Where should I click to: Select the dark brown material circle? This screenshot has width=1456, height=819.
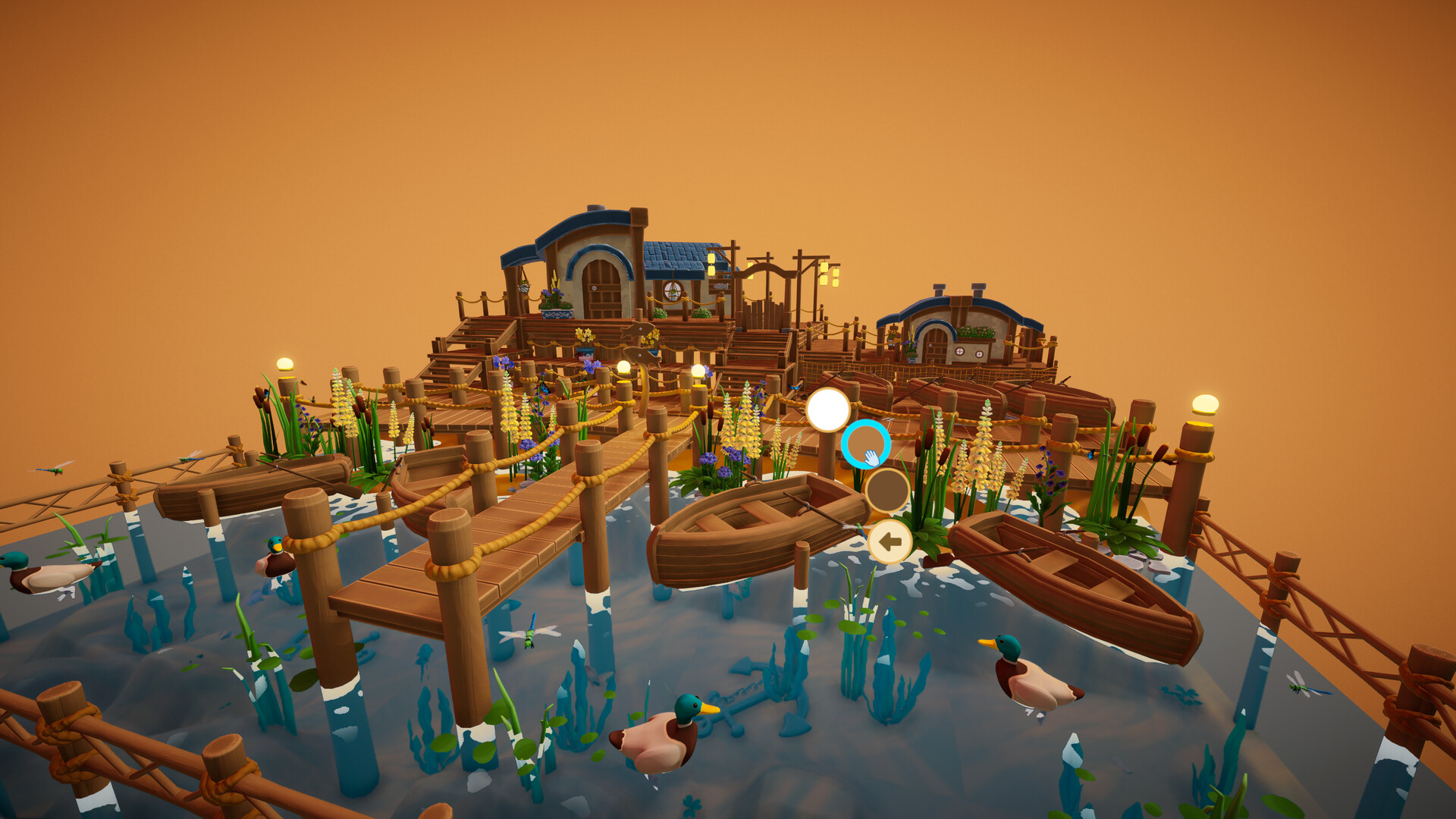889,491
